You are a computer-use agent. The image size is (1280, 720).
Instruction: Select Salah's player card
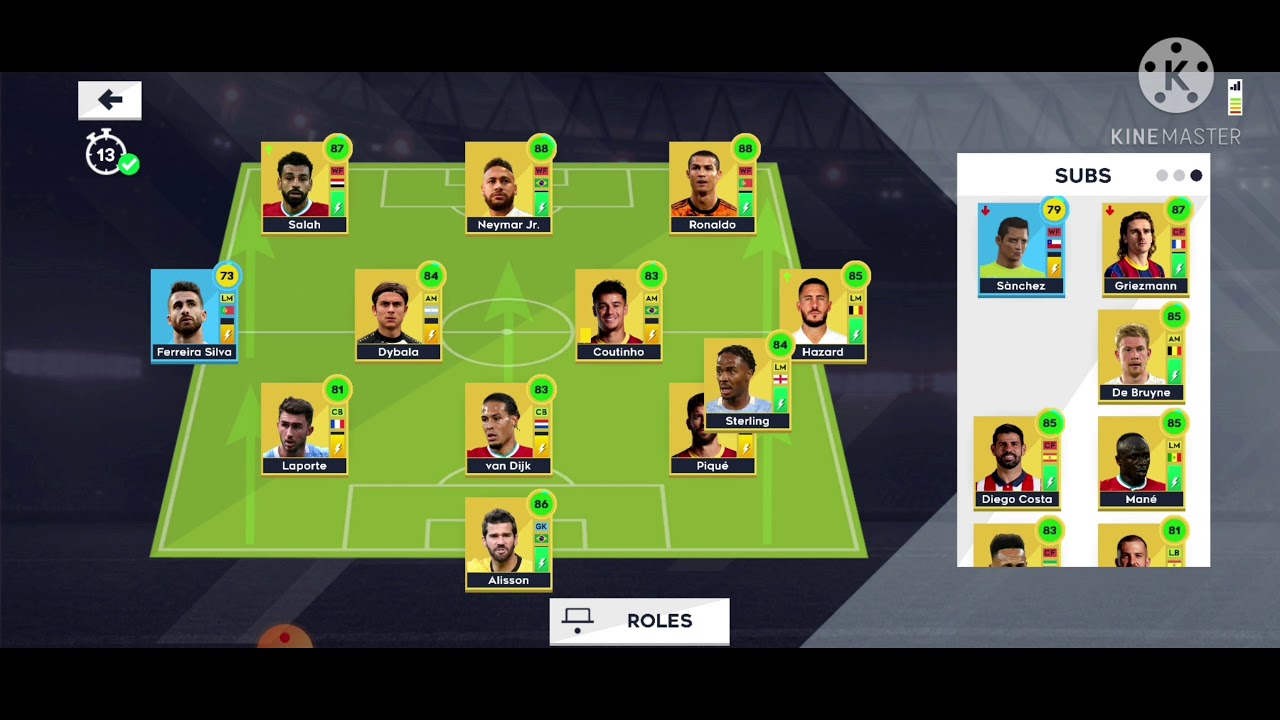click(304, 188)
